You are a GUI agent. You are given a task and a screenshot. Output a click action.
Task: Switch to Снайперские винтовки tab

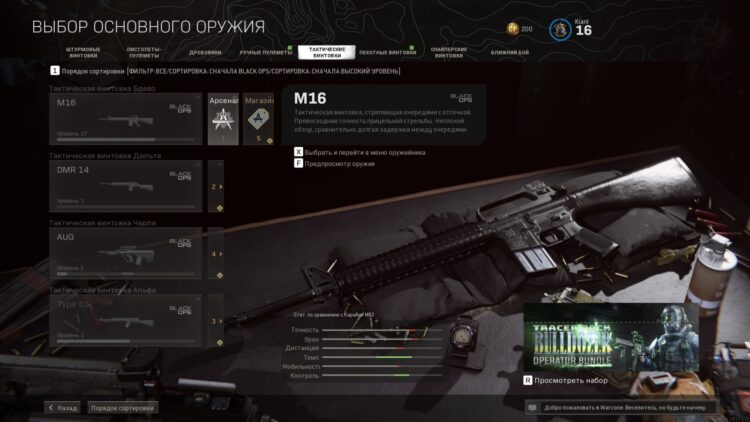pos(447,51)
